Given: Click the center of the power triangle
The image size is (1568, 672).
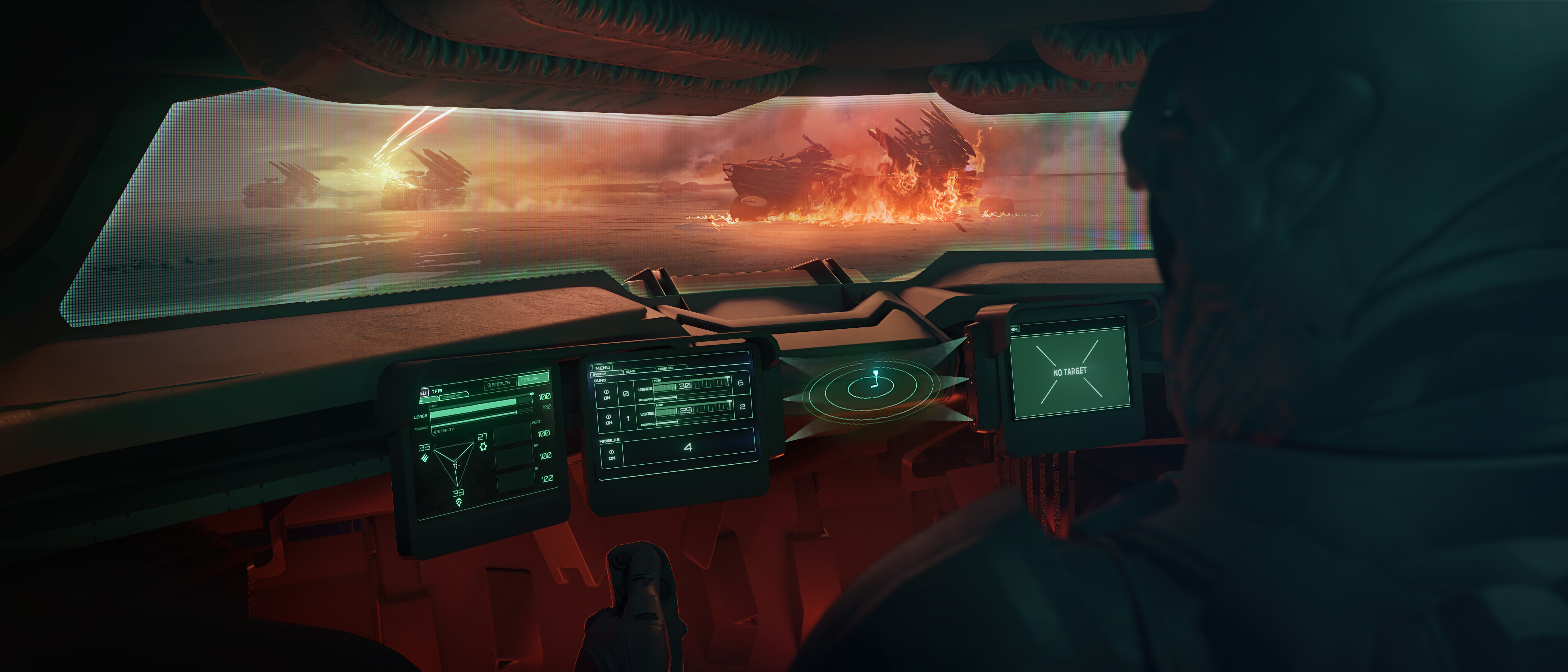Looking at the screenshot, I should [456, 464].
